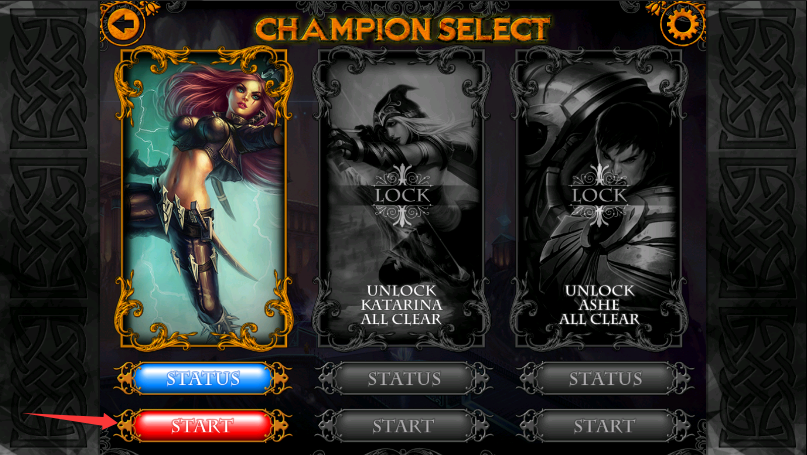The width and height of the screenshot is (807, 455).
Task: Click grey STATUS below the Unlock Katarina card
Action: pos(404,379)
